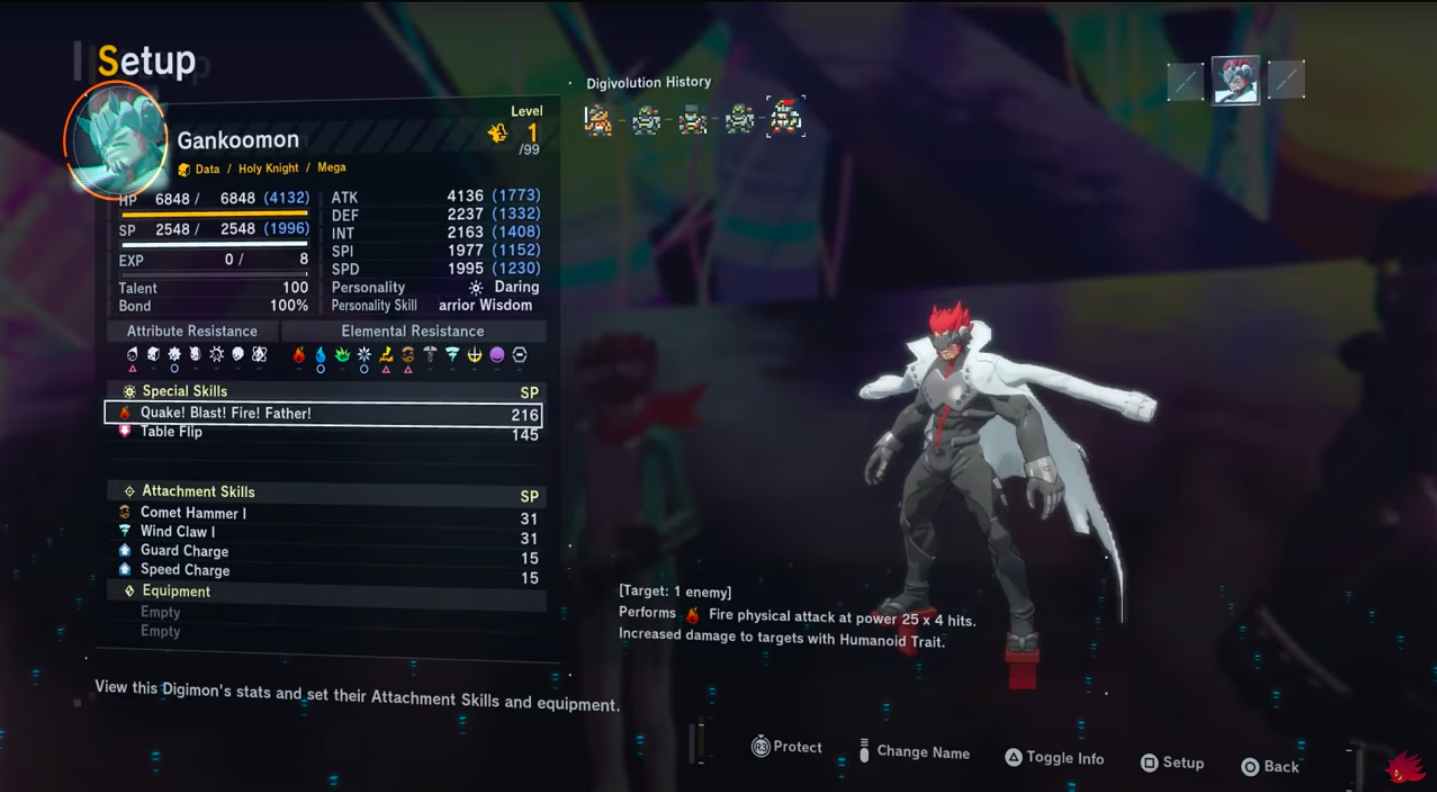Choose the Wind Claw I attachment skill
Image resolution: width=1437 pixels, height=792 pixels.
pyautogui.click(x=178, y=532)
